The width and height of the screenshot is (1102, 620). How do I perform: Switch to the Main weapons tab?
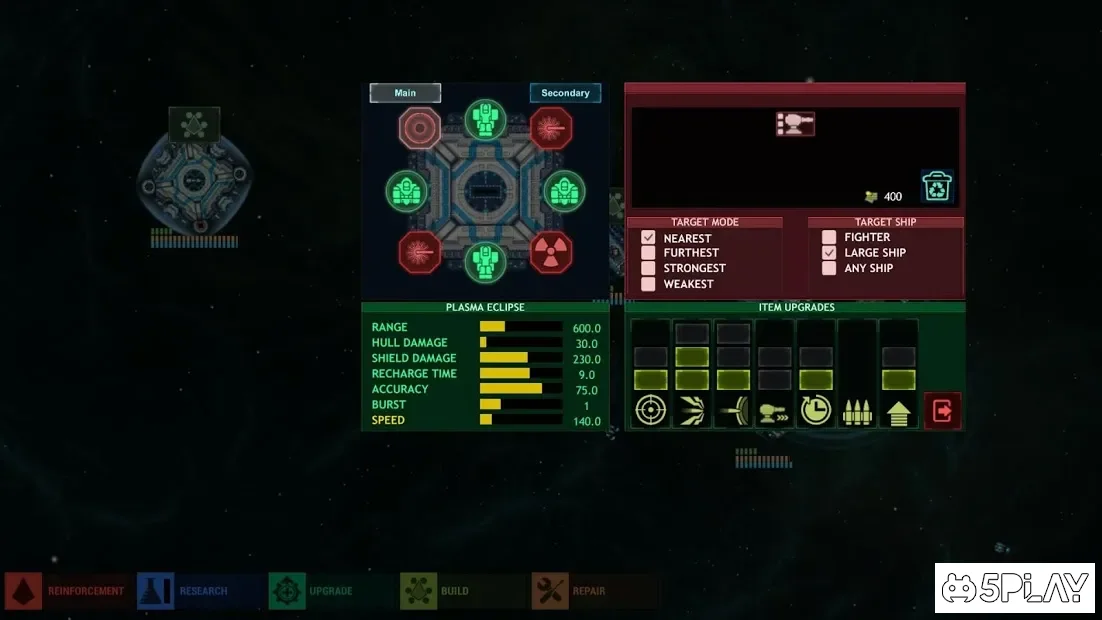(405, 93)
